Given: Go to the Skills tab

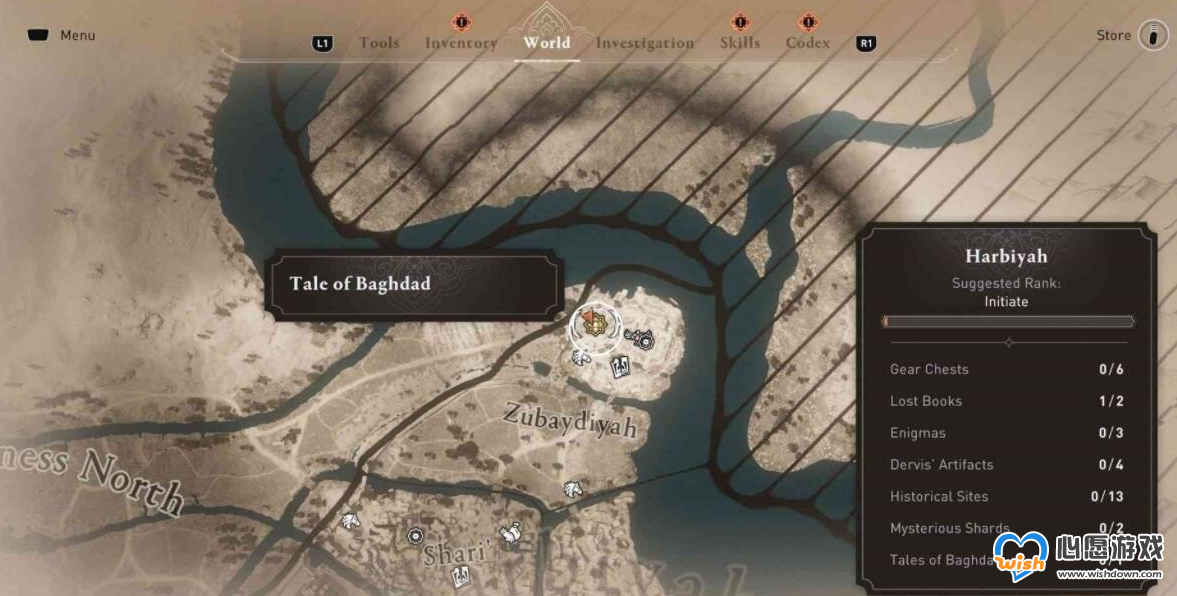Looking at the screenshot, I should click(x=740, y=43).
